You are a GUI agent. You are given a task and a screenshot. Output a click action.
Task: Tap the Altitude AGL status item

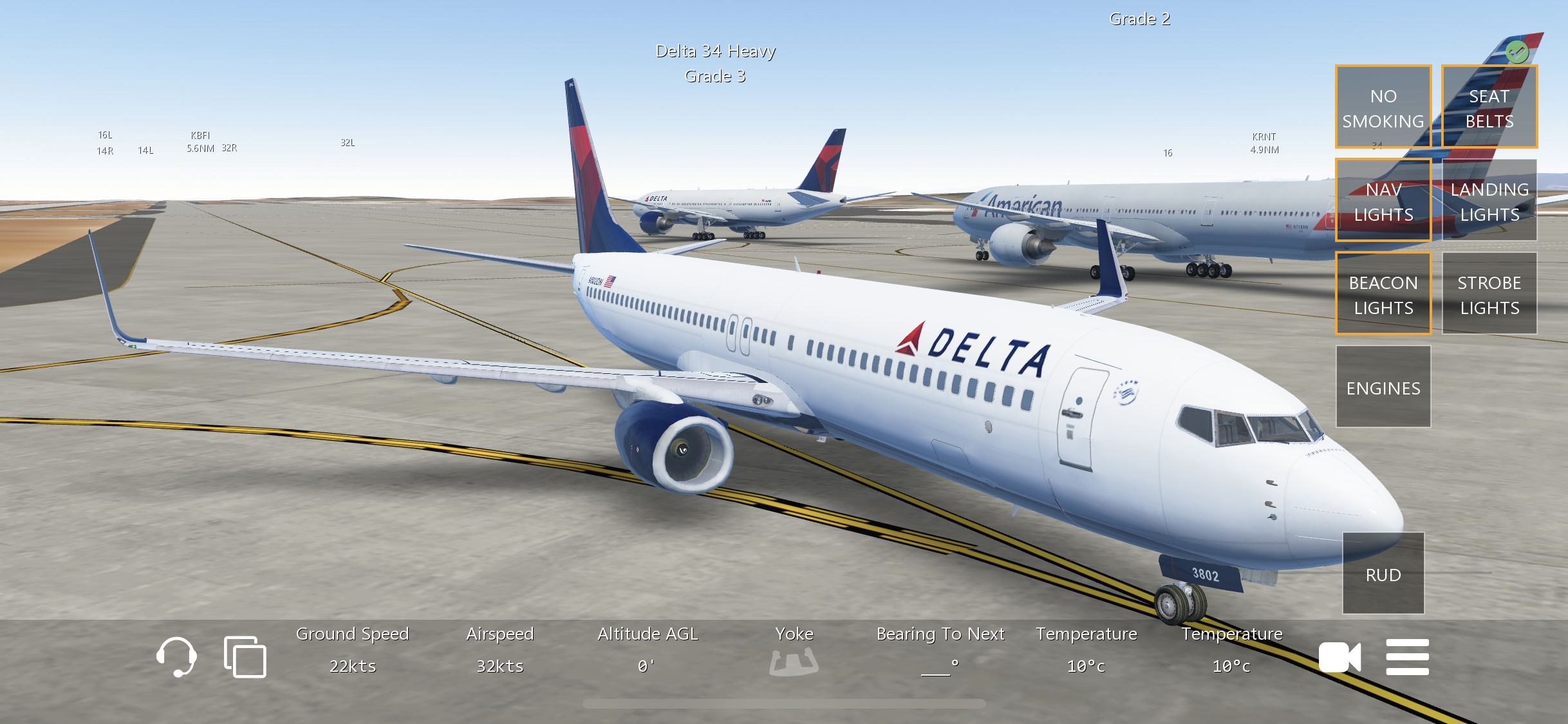click(647, 650)
